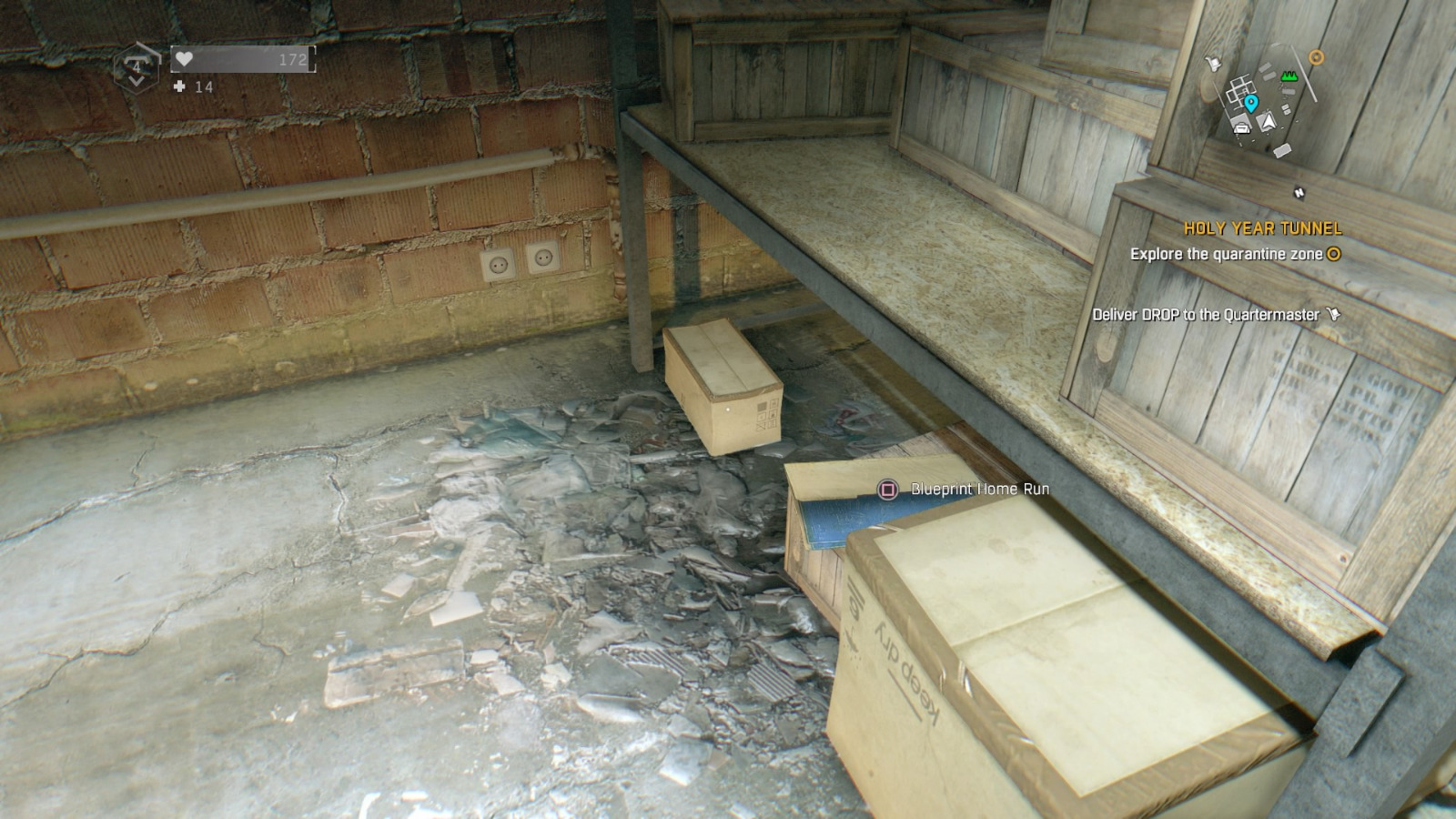The width and height of the screenshot is (1456, 819).
Task: Click the green safe zone icon on the minimap
Action: [x=1289, y=76]
